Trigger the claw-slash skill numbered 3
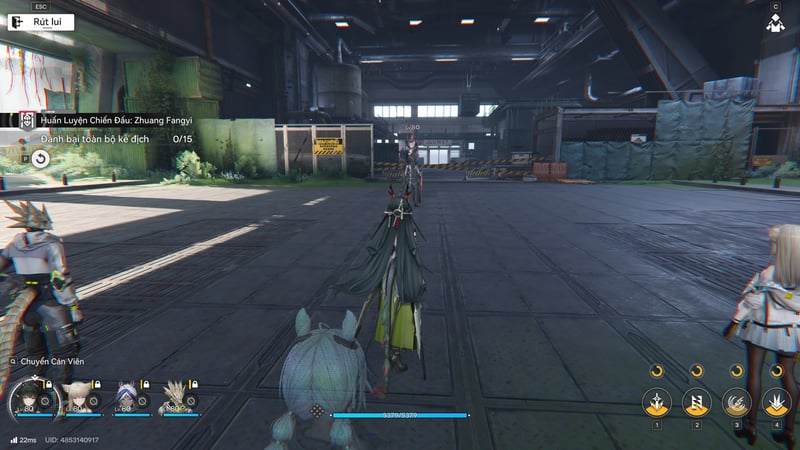The height and width of the screenshot is (450, 800). click(737, 403)
